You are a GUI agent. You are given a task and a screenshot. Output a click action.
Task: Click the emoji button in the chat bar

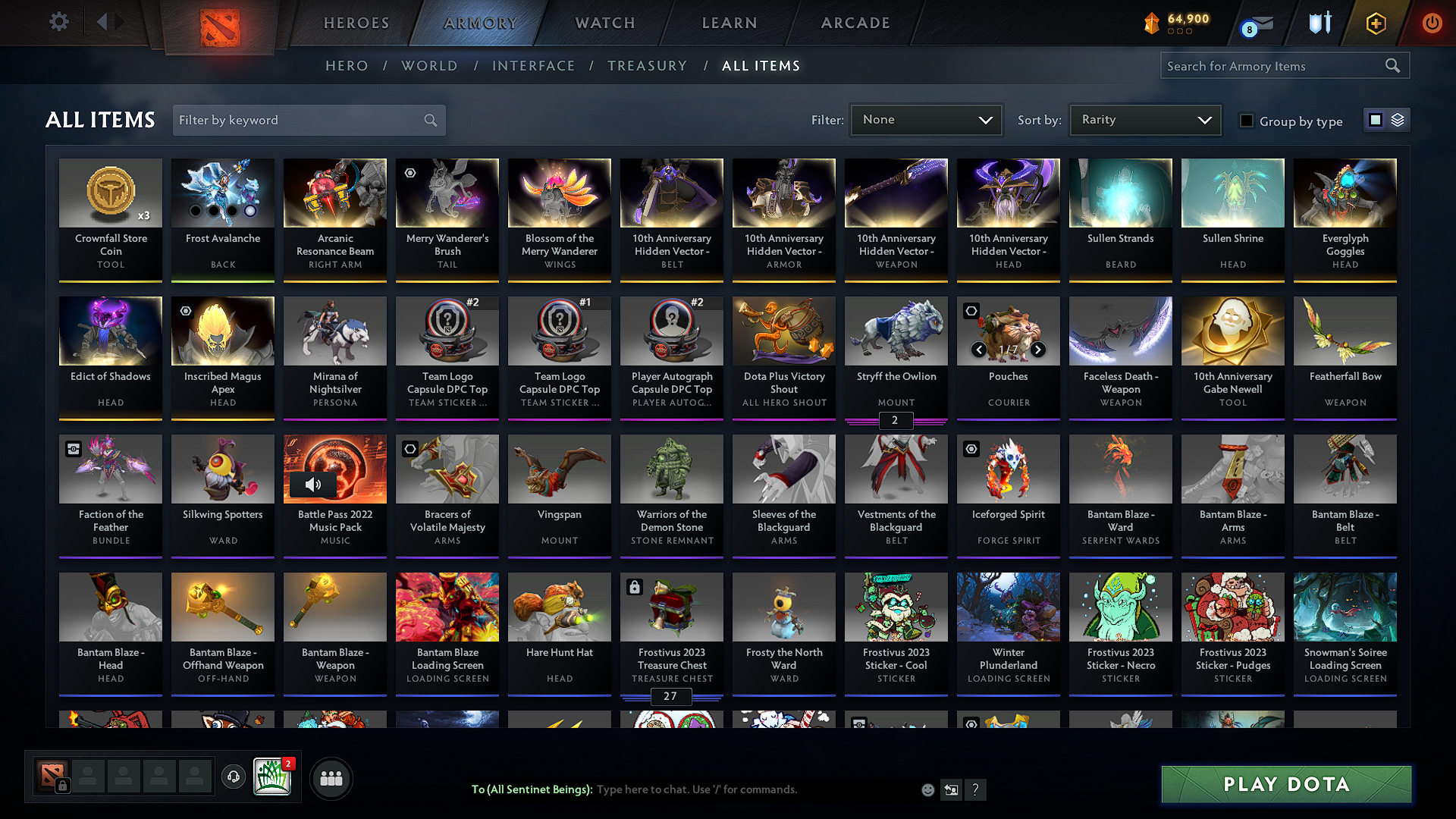point(927,789)
